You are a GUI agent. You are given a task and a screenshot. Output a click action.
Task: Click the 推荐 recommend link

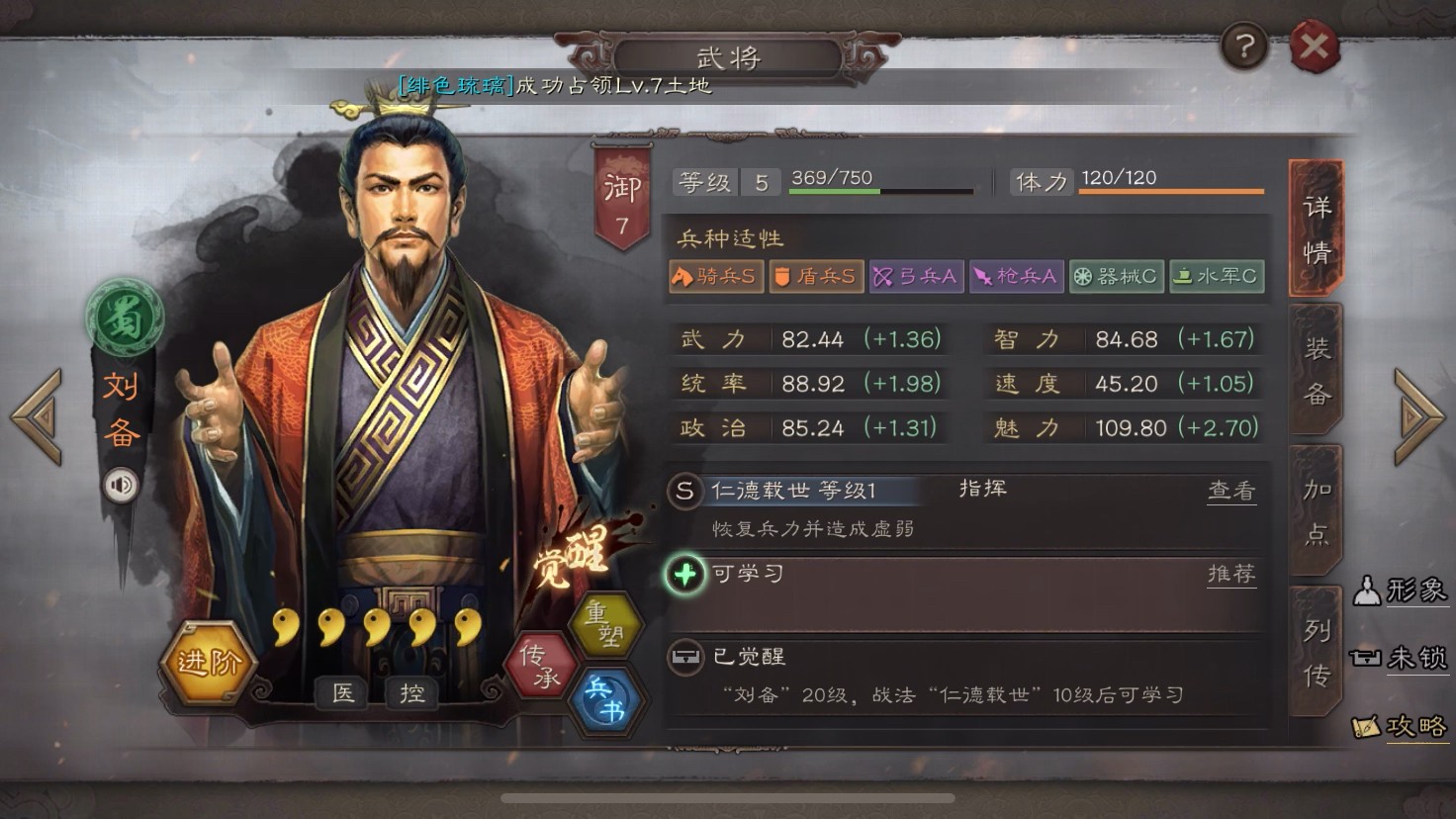coord(1231,574)
